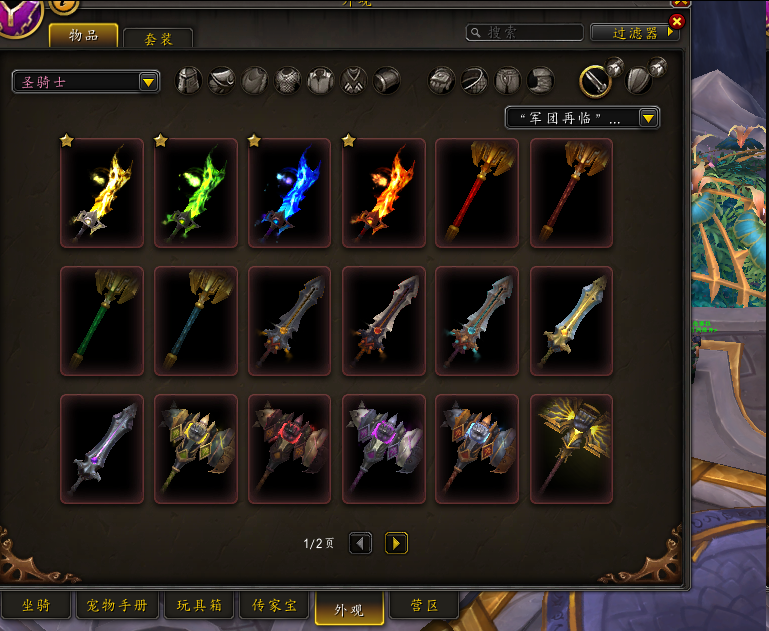Open the 坐骑 (Mounts) tab
This screenshot has height=631, width=769.
[36, 606]
